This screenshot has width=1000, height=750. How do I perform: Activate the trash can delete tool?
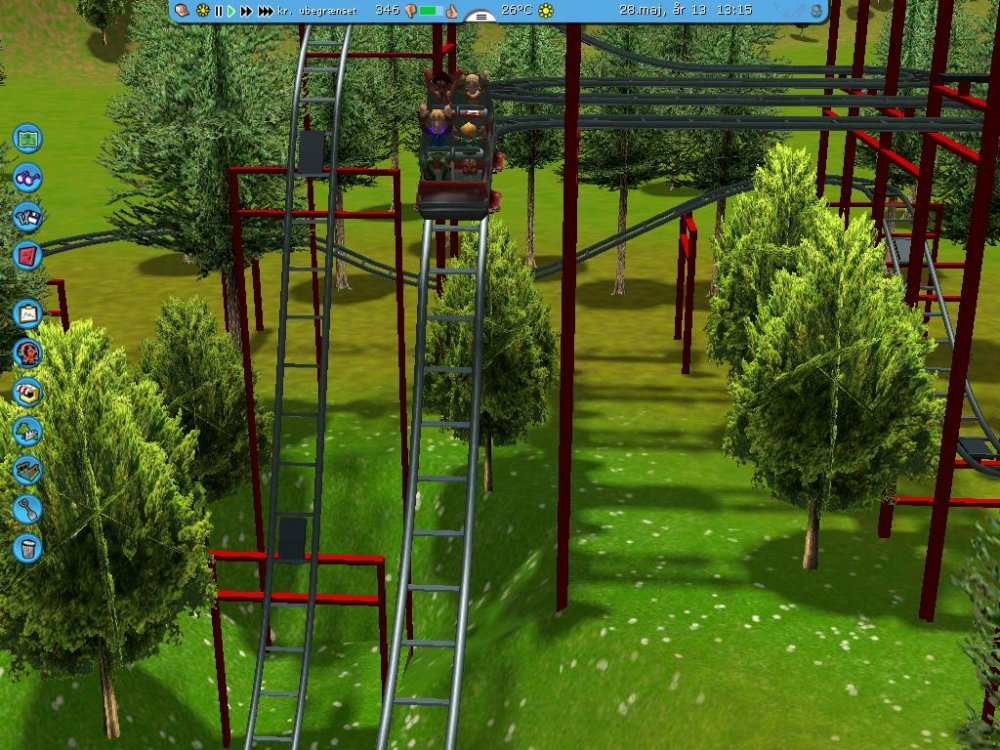(x=27, y=547)
